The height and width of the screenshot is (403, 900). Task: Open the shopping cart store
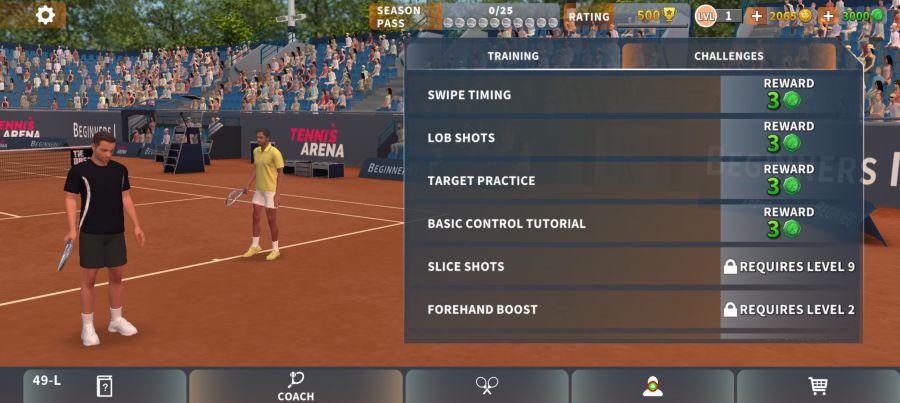tap(818, 386)
